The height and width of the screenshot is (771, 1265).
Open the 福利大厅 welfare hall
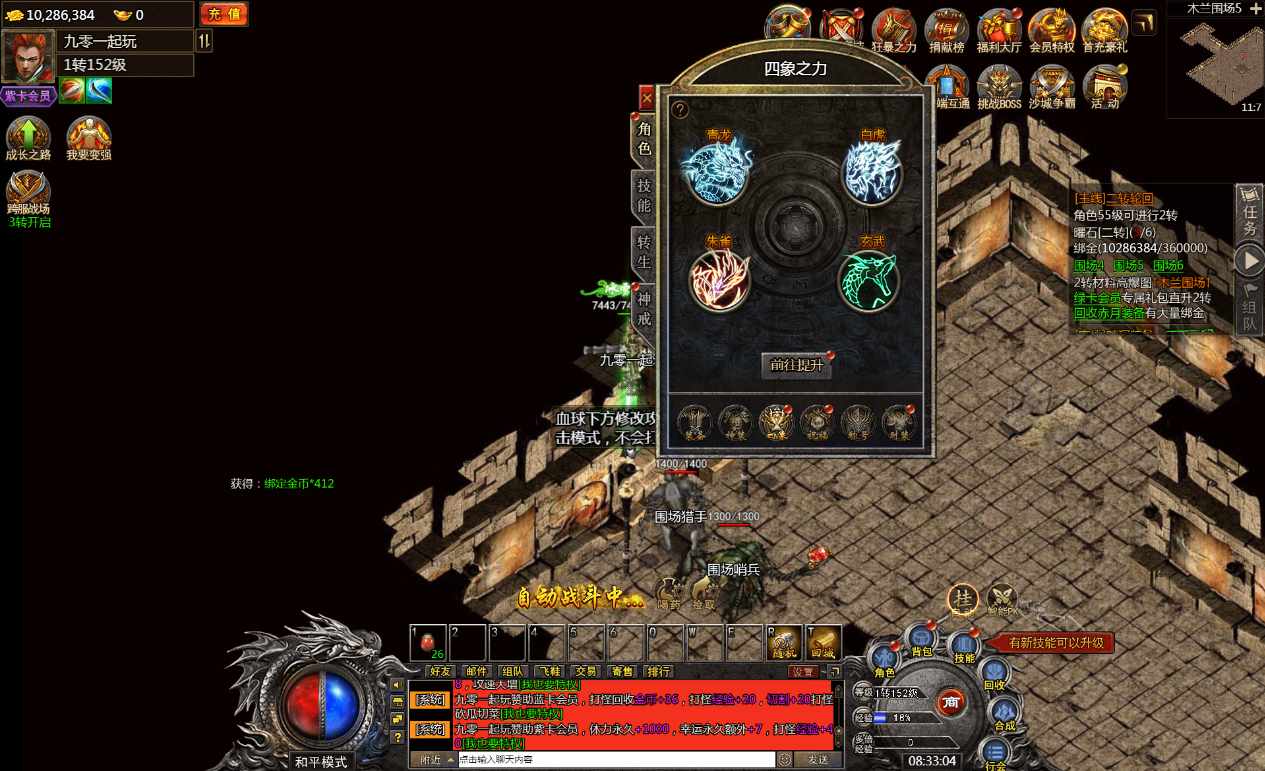[x=998, y=30]
